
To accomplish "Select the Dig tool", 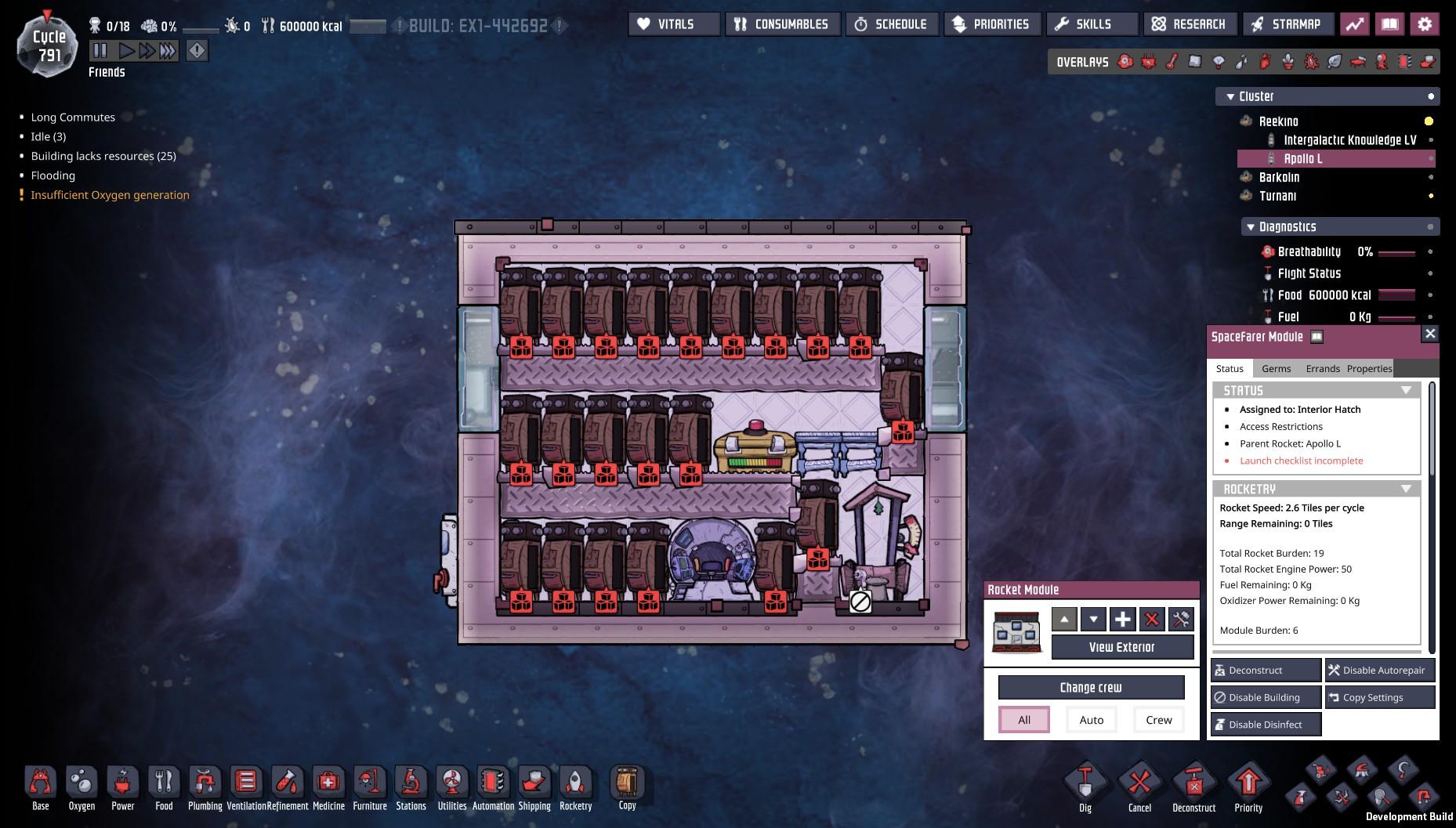I will coord(1085,787).
